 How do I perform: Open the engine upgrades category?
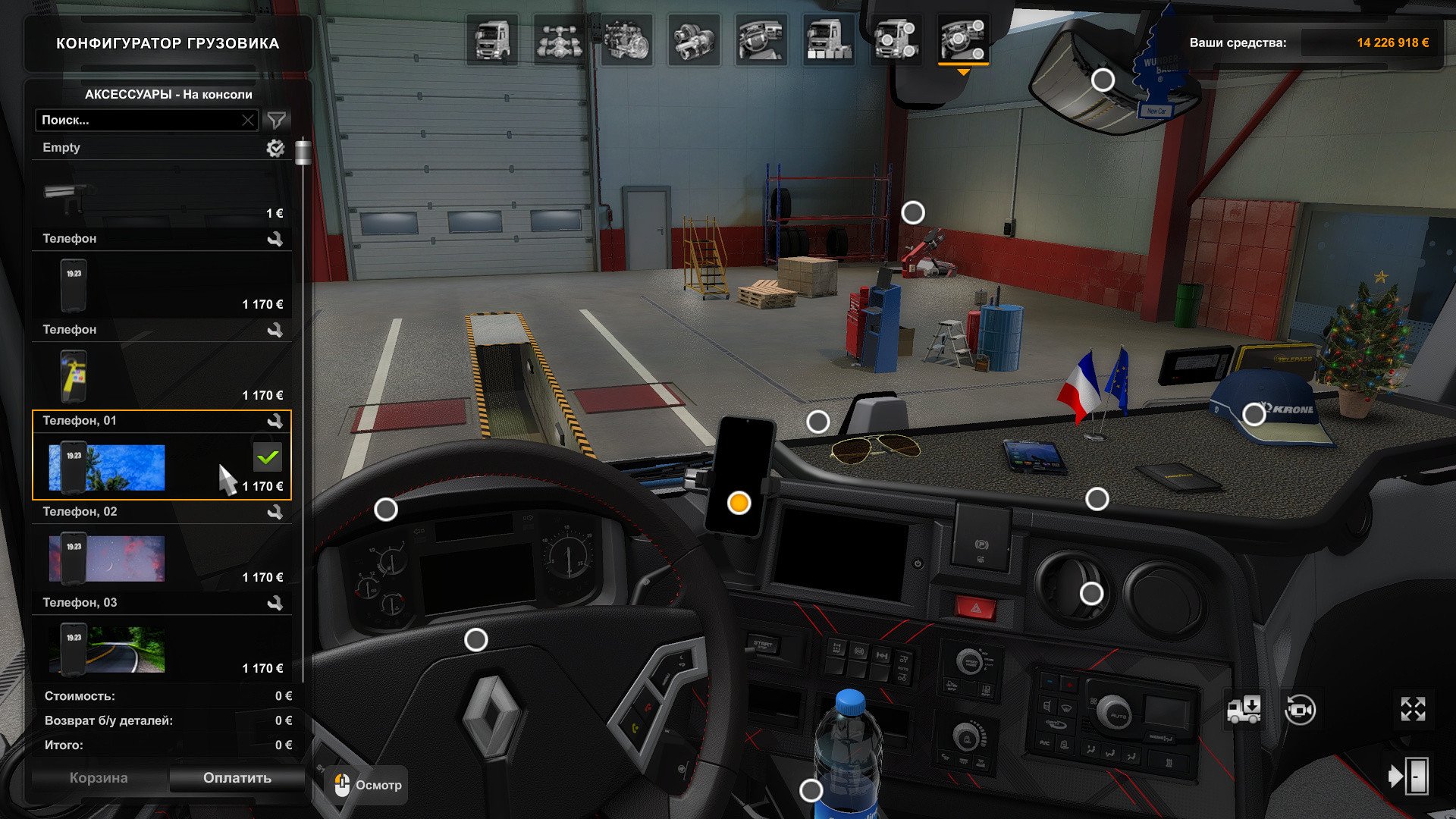[x=626, y=40]
